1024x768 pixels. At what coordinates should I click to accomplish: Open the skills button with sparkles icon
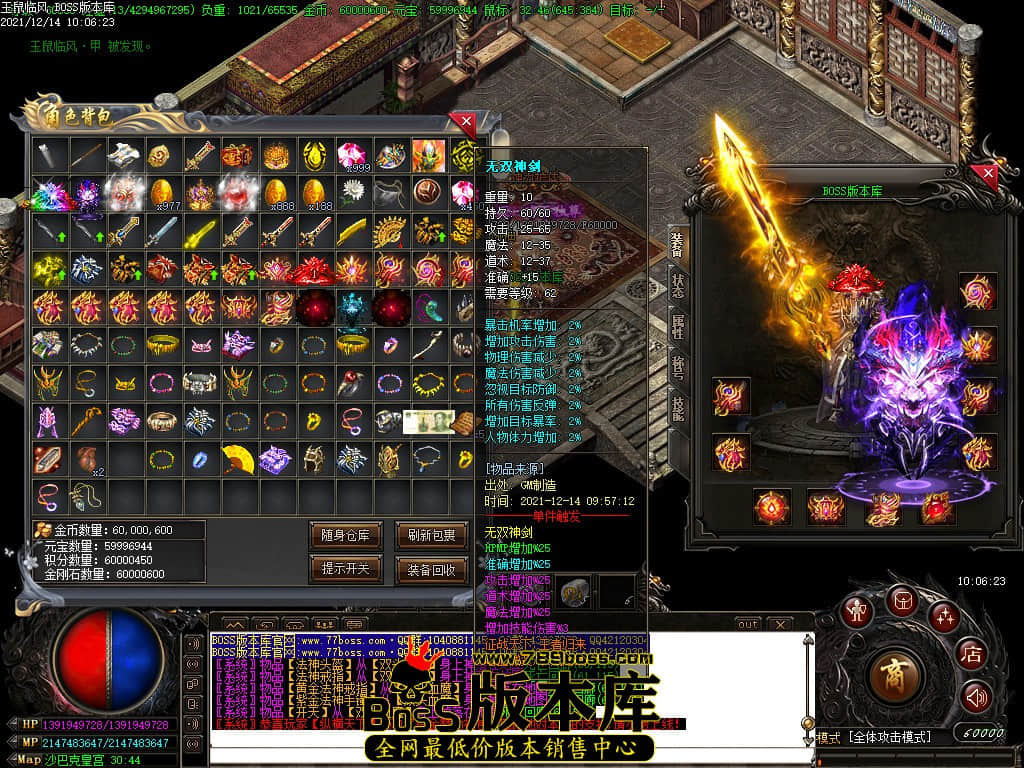click(x=943, y=616)
